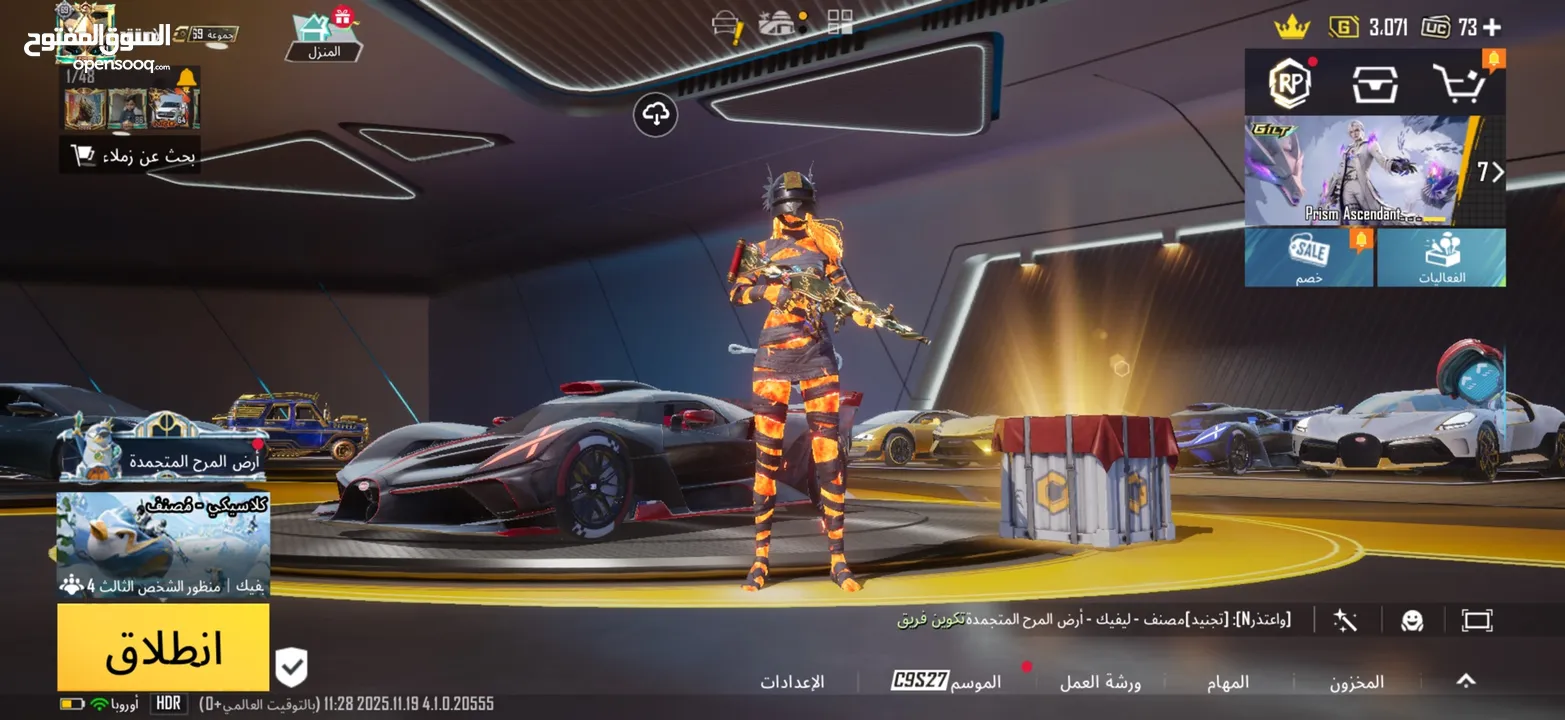1565x720 pixels.
Task: Click the cloud download icon above the character
Action: point(657,116)
